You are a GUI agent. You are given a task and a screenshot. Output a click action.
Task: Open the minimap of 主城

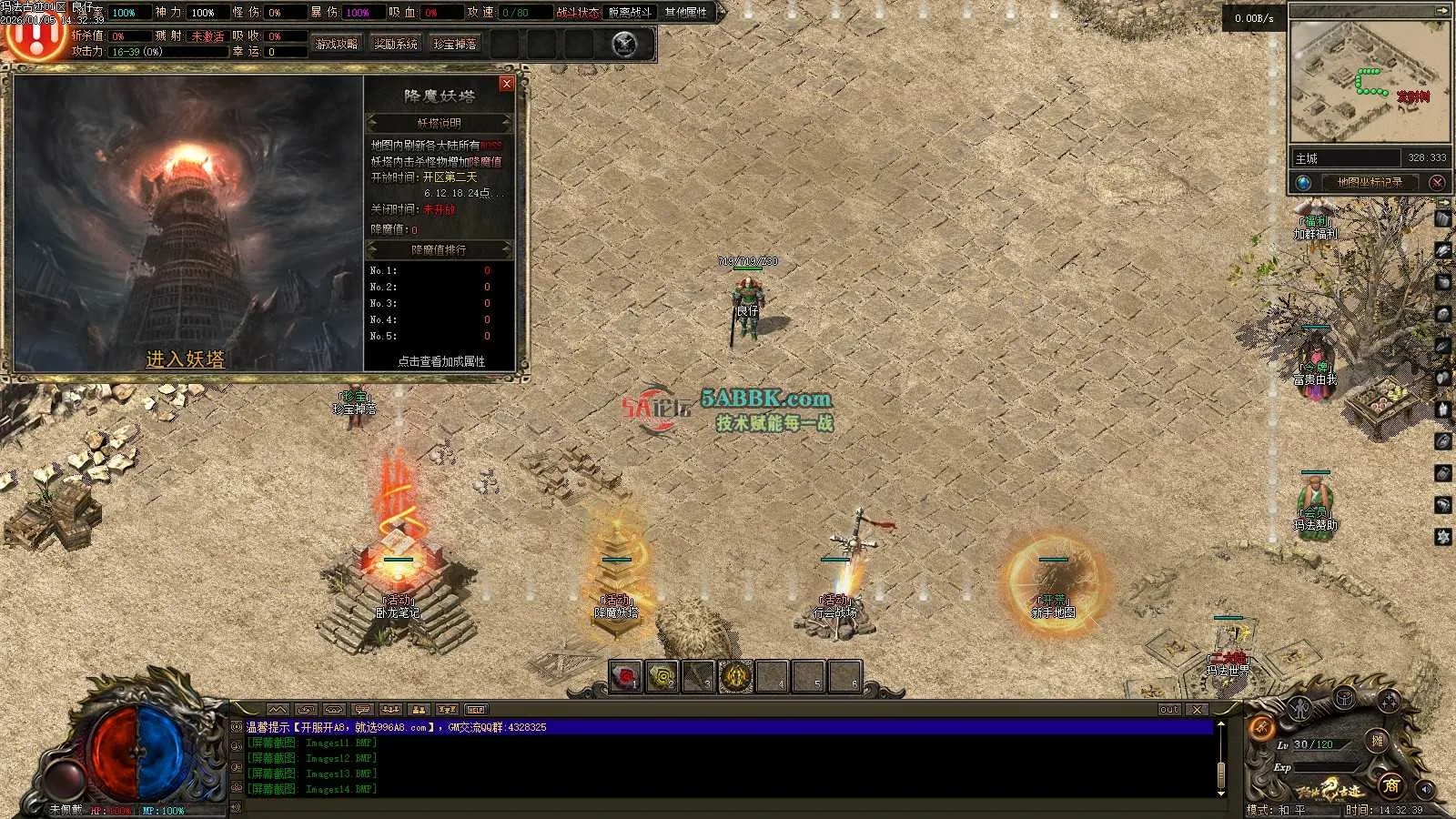tap(1370, 82)
